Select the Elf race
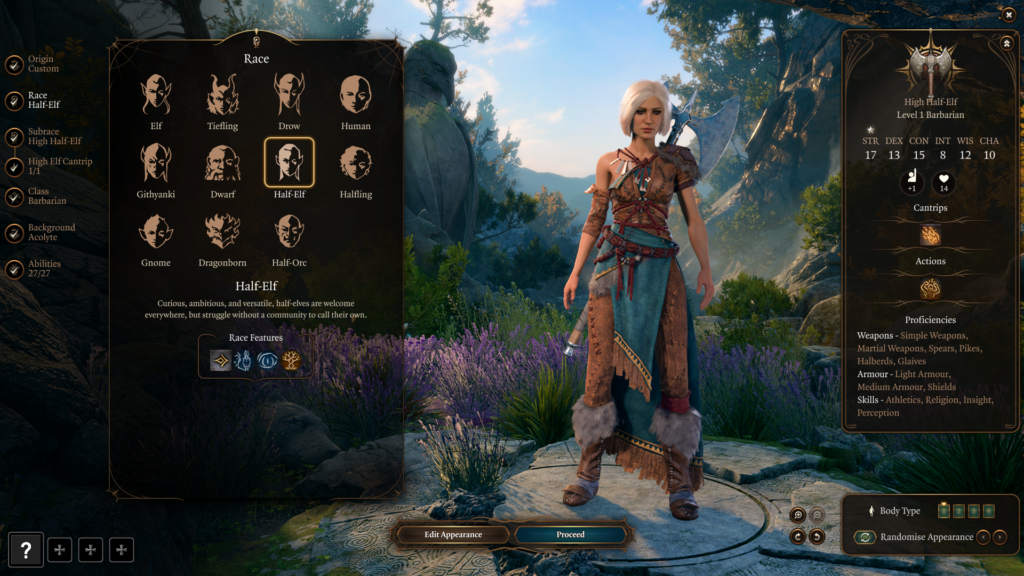 pos(156,95)
